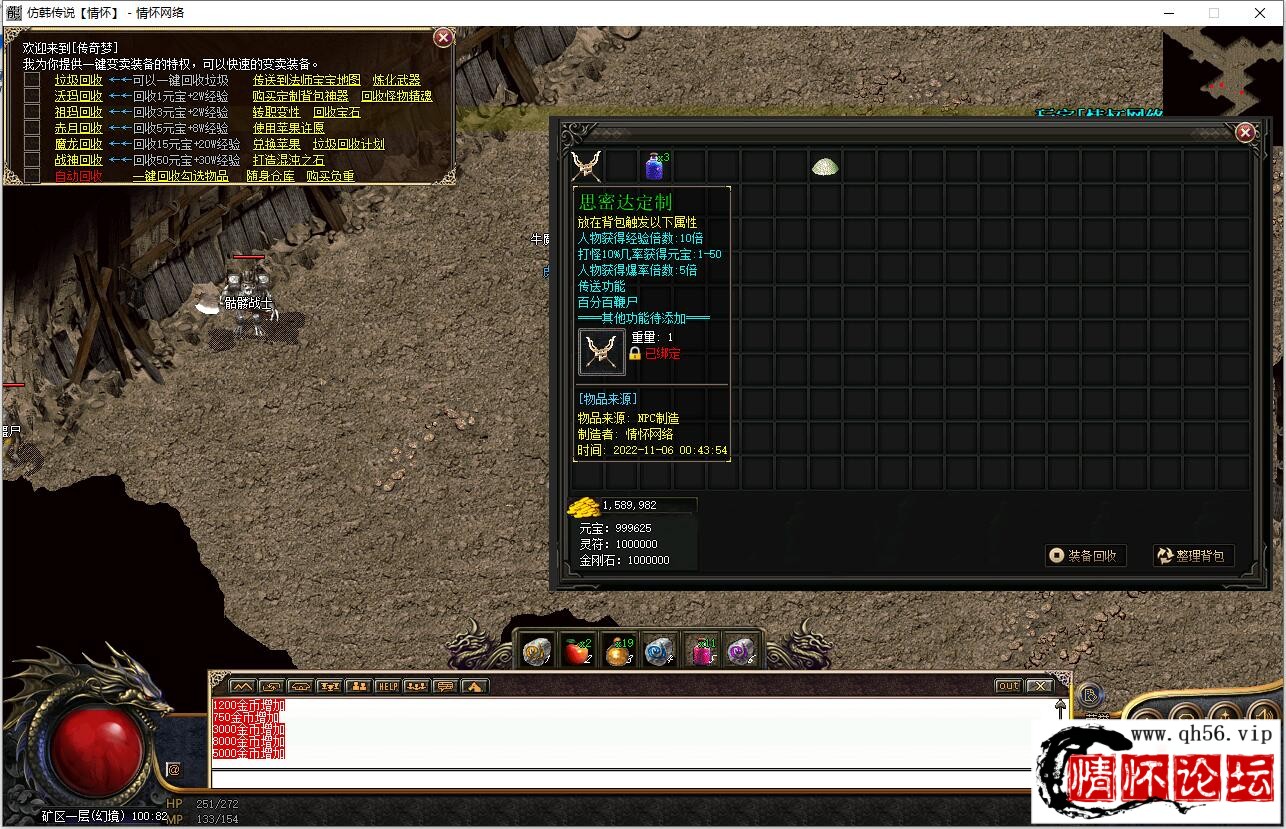This screenshot has height=829, width=1286.
Task: Close the inventory bag window
Action: 1245,133
